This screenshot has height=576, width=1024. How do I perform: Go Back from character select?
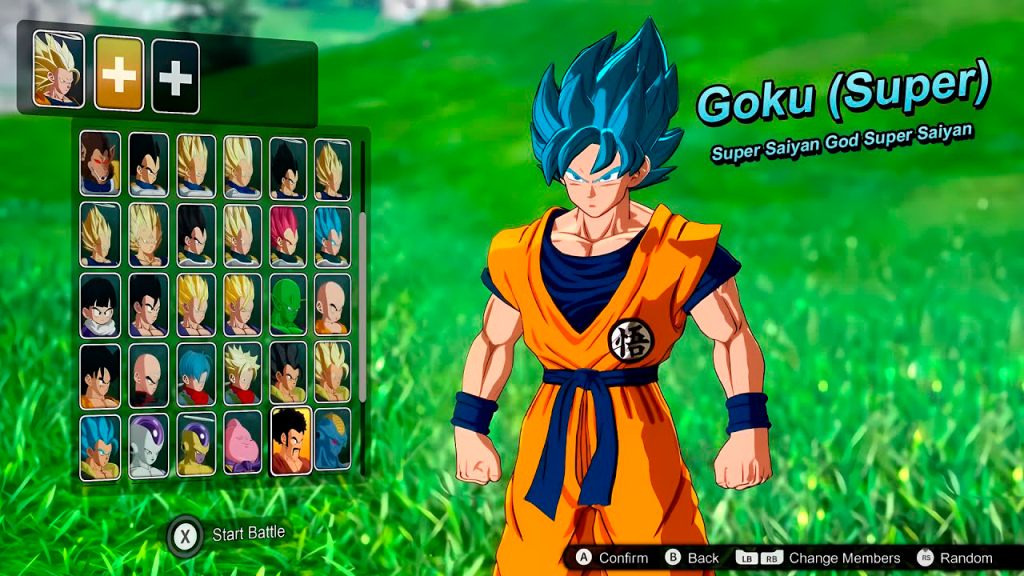(x=692, y=558)
